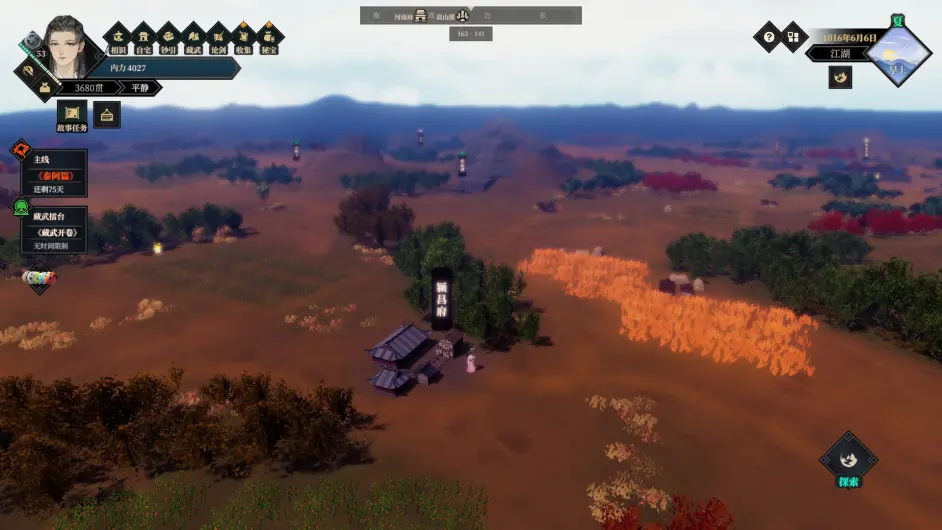Click the 颍昌府 city name banner
Image resolution: width=942 pixels, height=530 pixels.
click(x=441, y=297)
